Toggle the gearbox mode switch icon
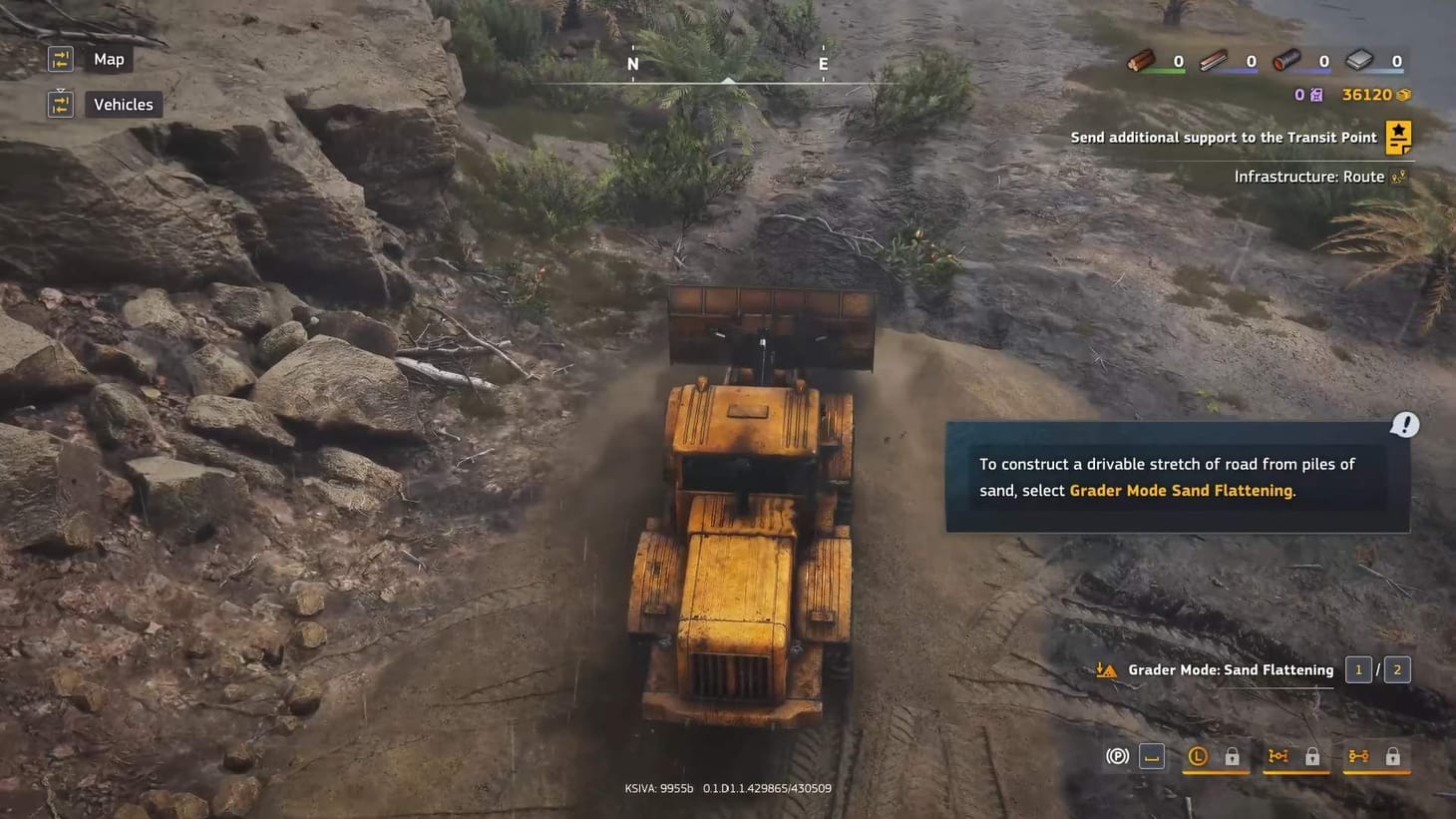 click(1152, 756)
